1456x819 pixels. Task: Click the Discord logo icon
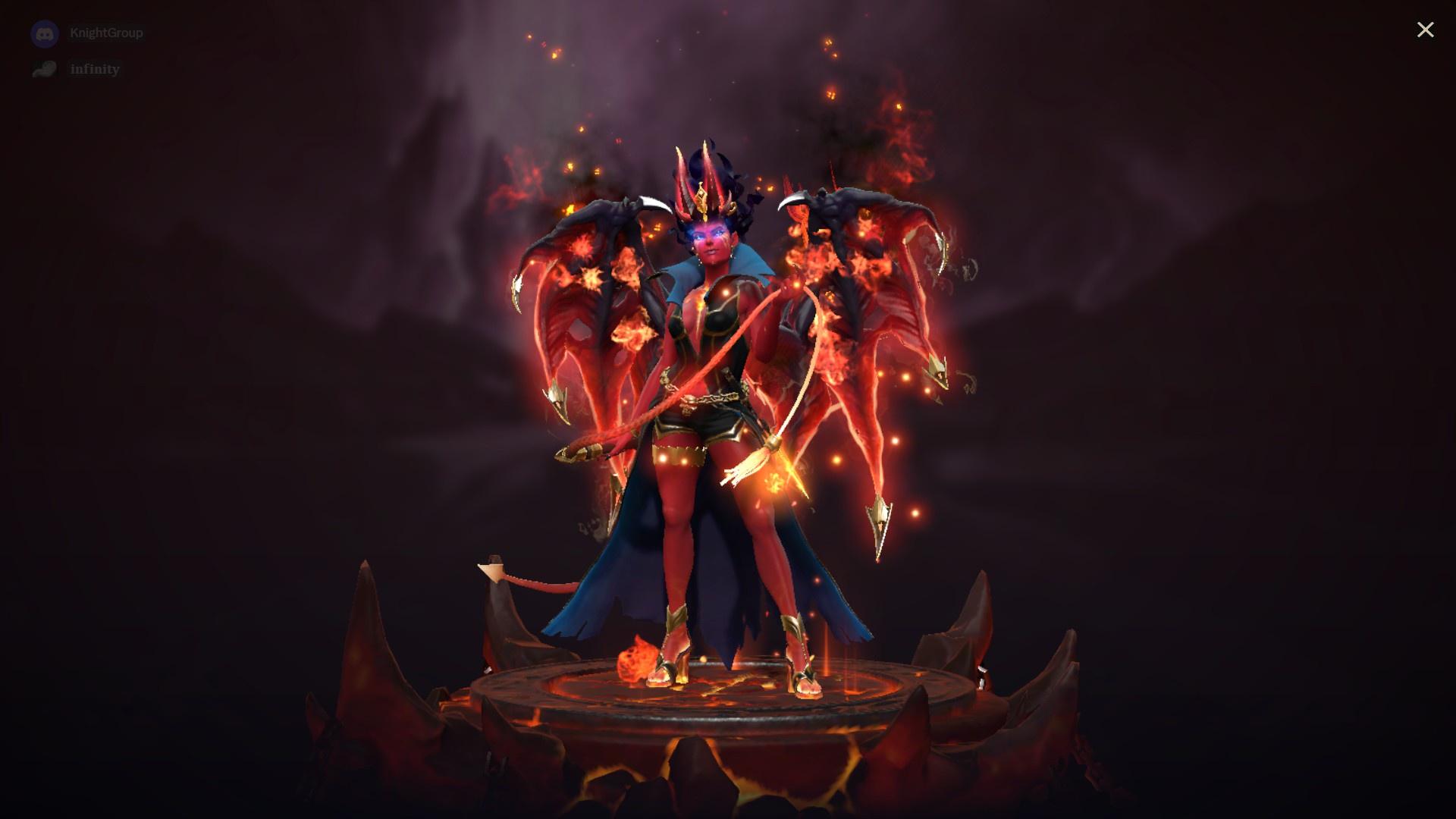(45, 33)
